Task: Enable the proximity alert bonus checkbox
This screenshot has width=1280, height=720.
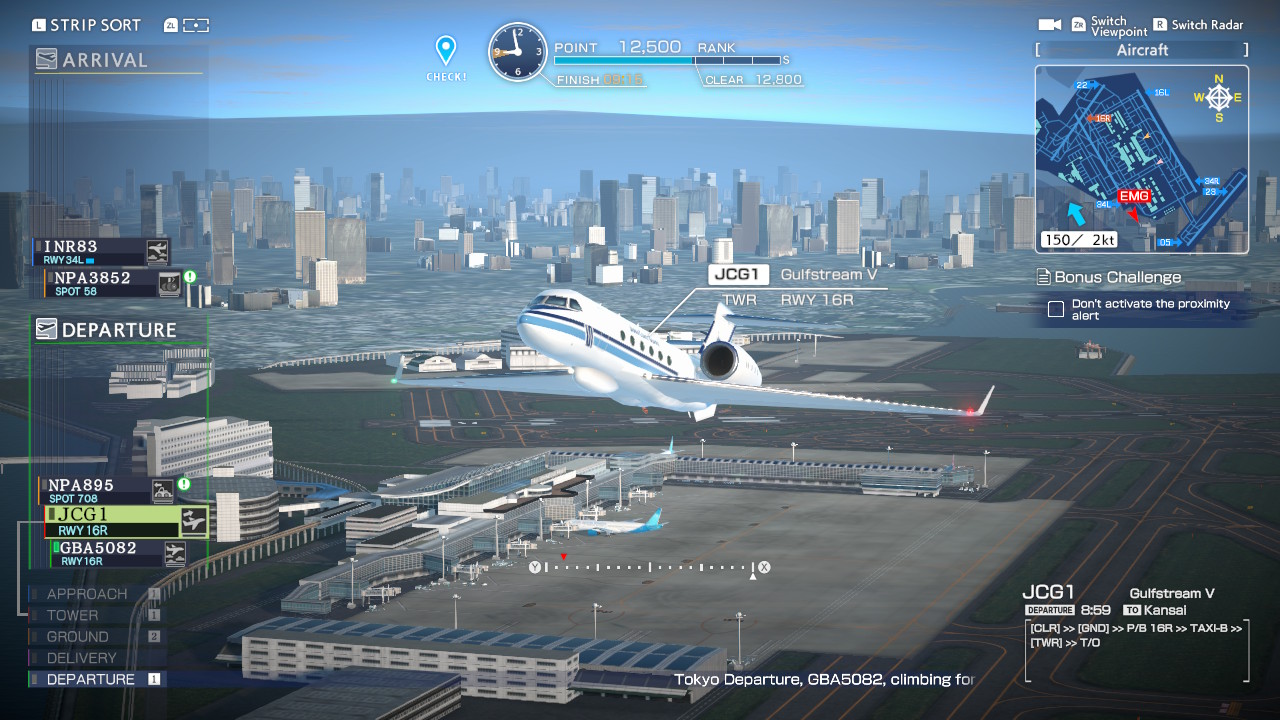Action: [x=1056, y=310]
